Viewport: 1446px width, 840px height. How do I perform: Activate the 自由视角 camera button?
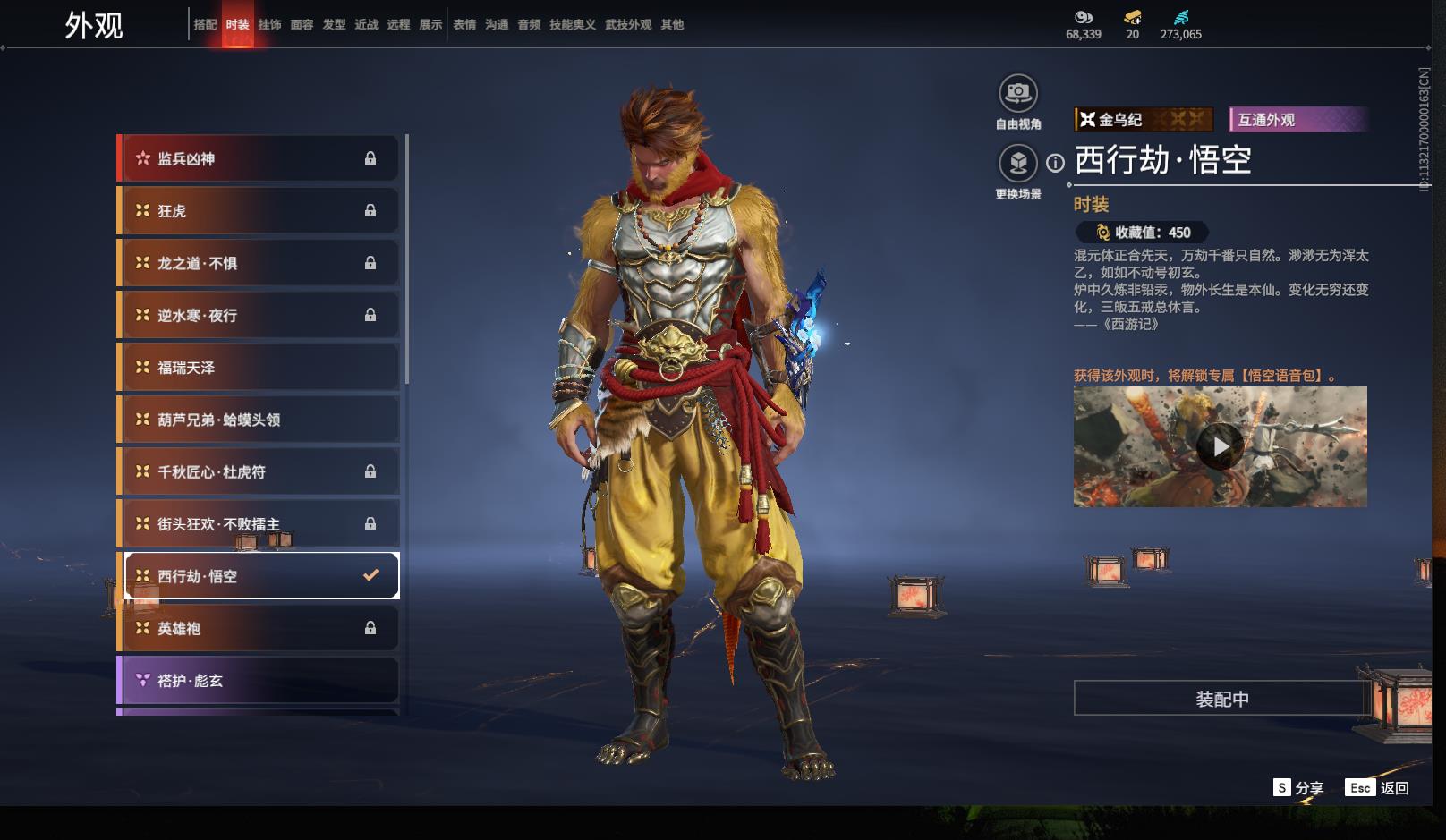coord(1018,94)
